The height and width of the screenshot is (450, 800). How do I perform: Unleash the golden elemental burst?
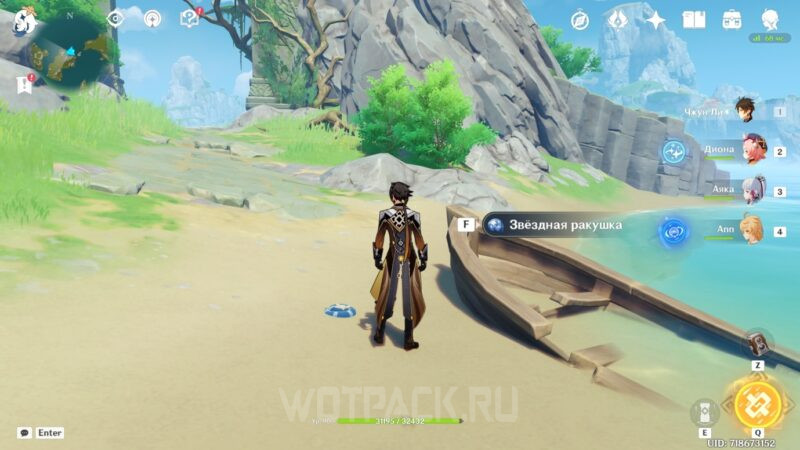point(756,404)
